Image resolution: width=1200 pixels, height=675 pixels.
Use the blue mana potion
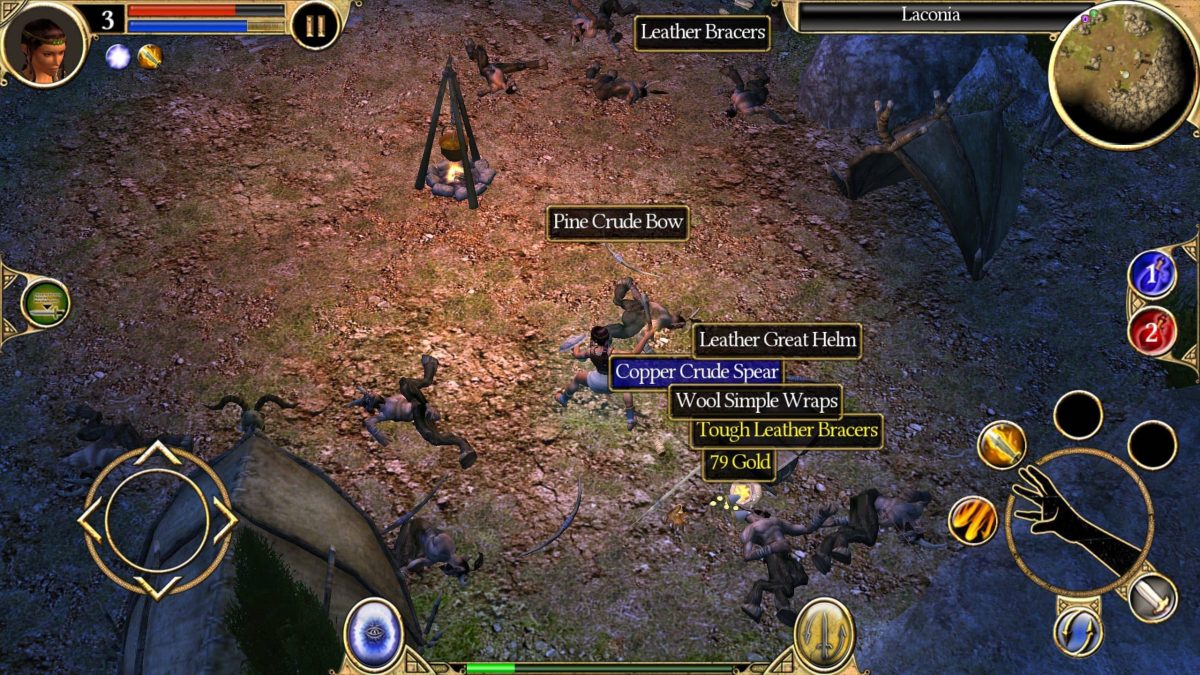click(1152, 274)
